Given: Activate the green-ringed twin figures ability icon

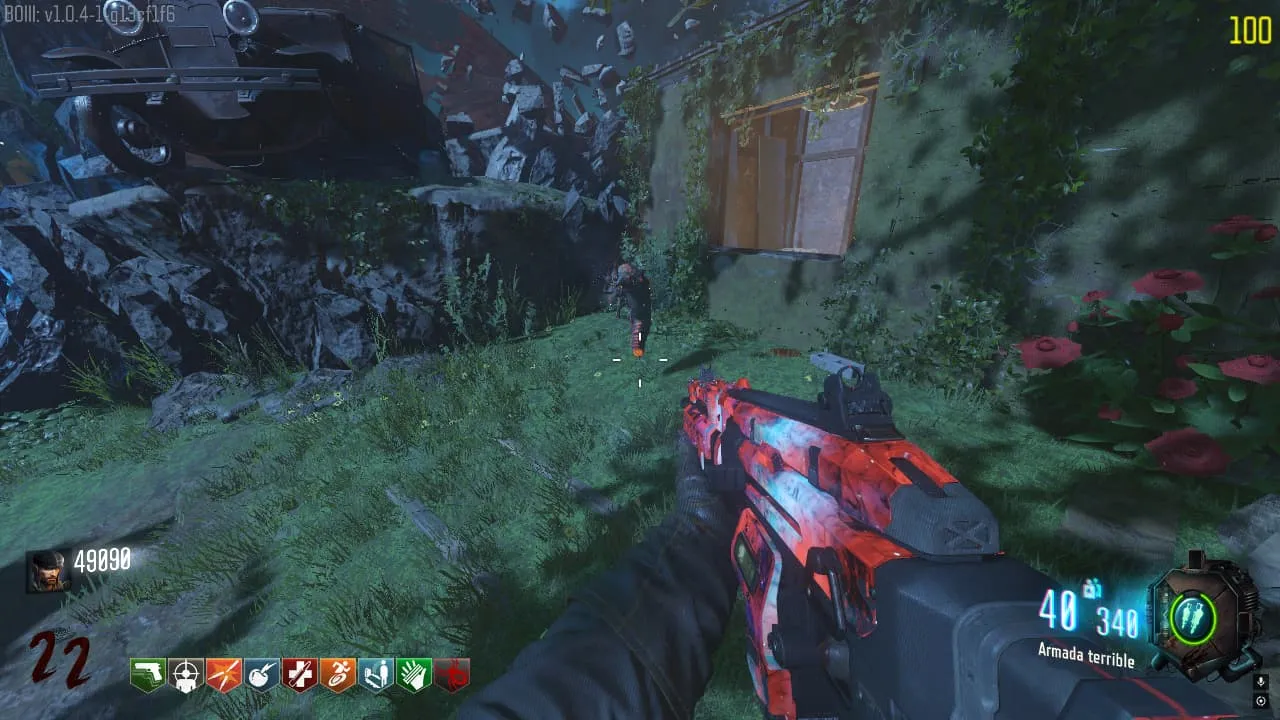Looking at the screenshot, I should tap(1193, 616).
